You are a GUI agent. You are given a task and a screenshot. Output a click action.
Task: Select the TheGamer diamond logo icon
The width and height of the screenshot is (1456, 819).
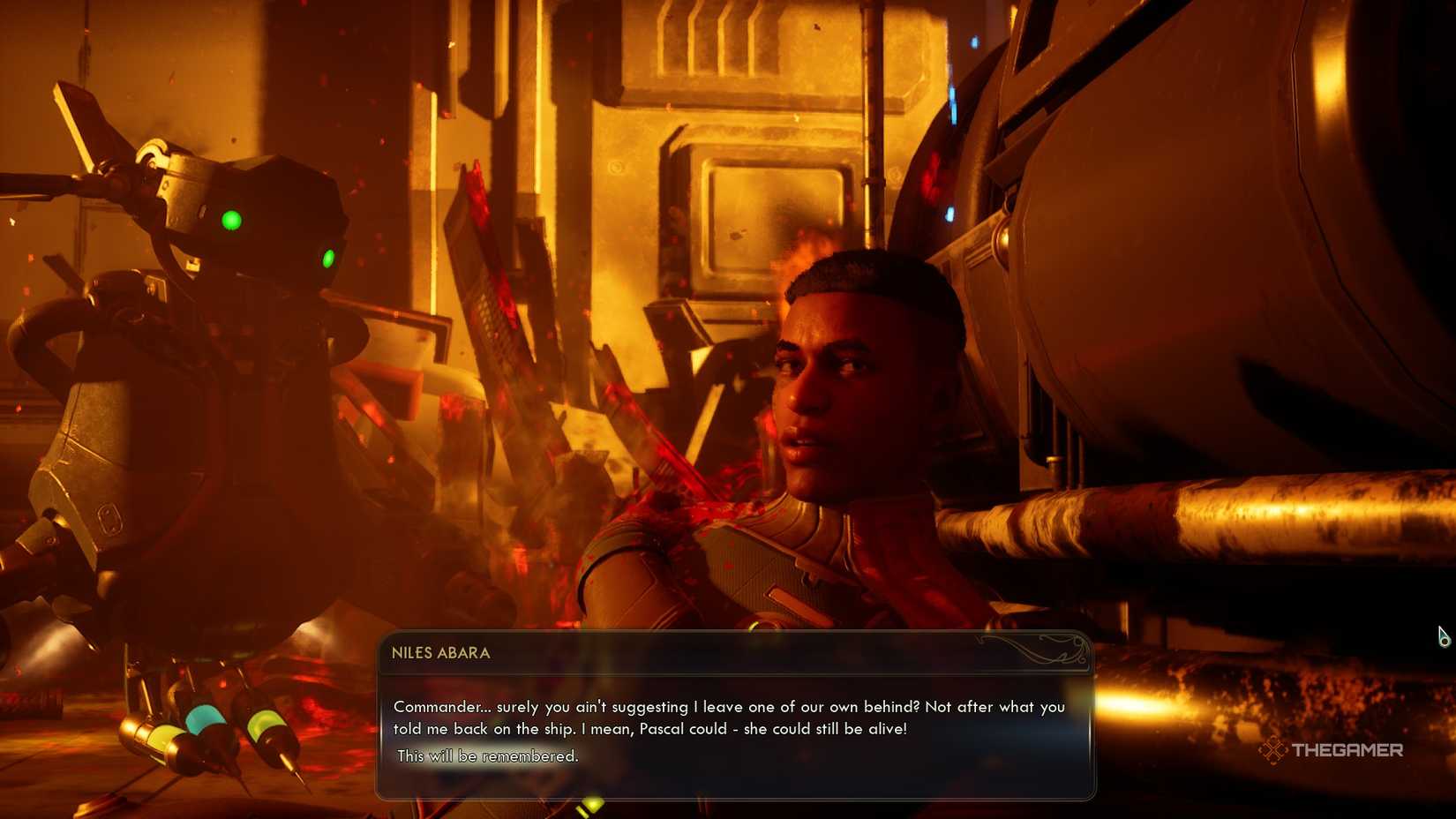1273,751
